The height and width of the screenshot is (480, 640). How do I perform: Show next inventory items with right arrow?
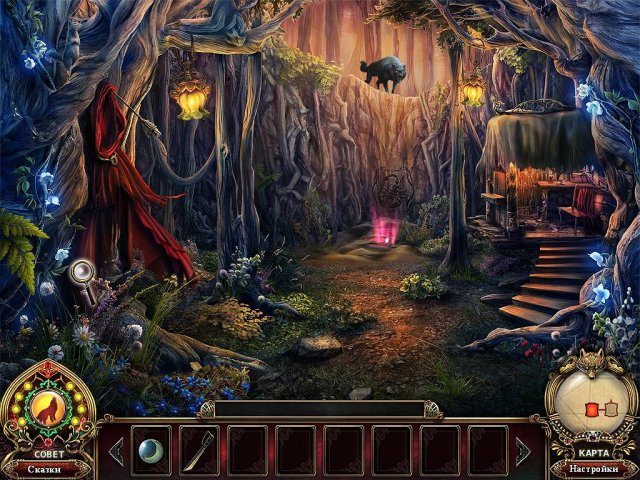(x=523, y=451)
